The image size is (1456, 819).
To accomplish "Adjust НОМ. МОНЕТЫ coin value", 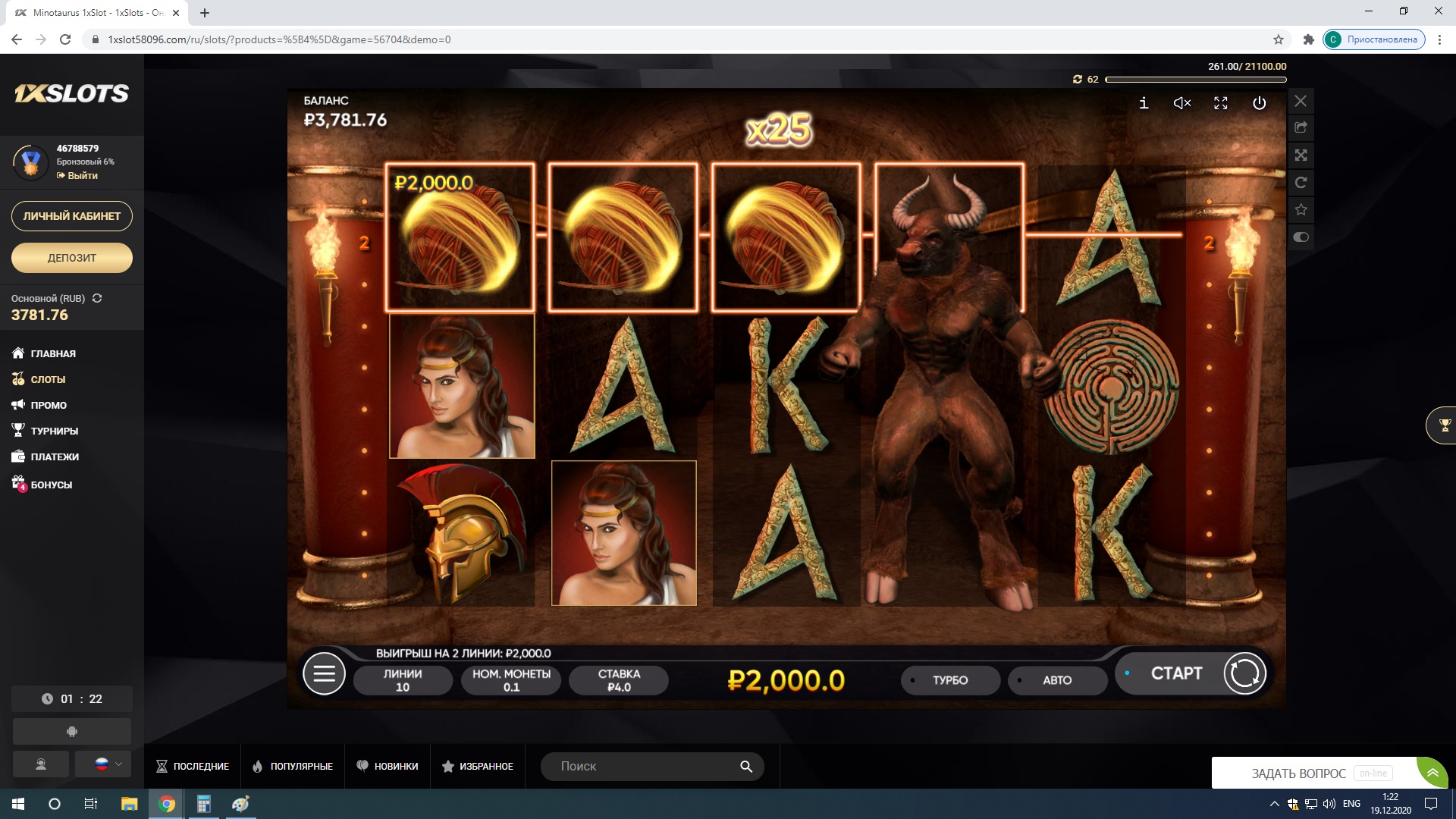I will [x=511, y=680].
